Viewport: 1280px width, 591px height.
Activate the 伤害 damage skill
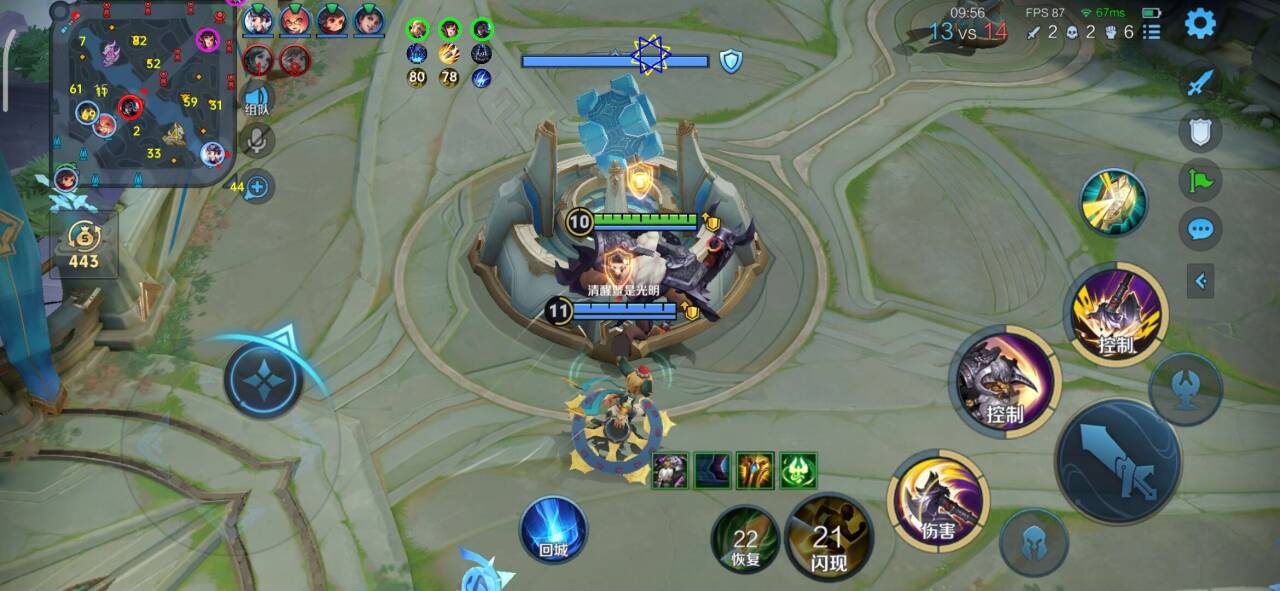[x=938, y=500]
